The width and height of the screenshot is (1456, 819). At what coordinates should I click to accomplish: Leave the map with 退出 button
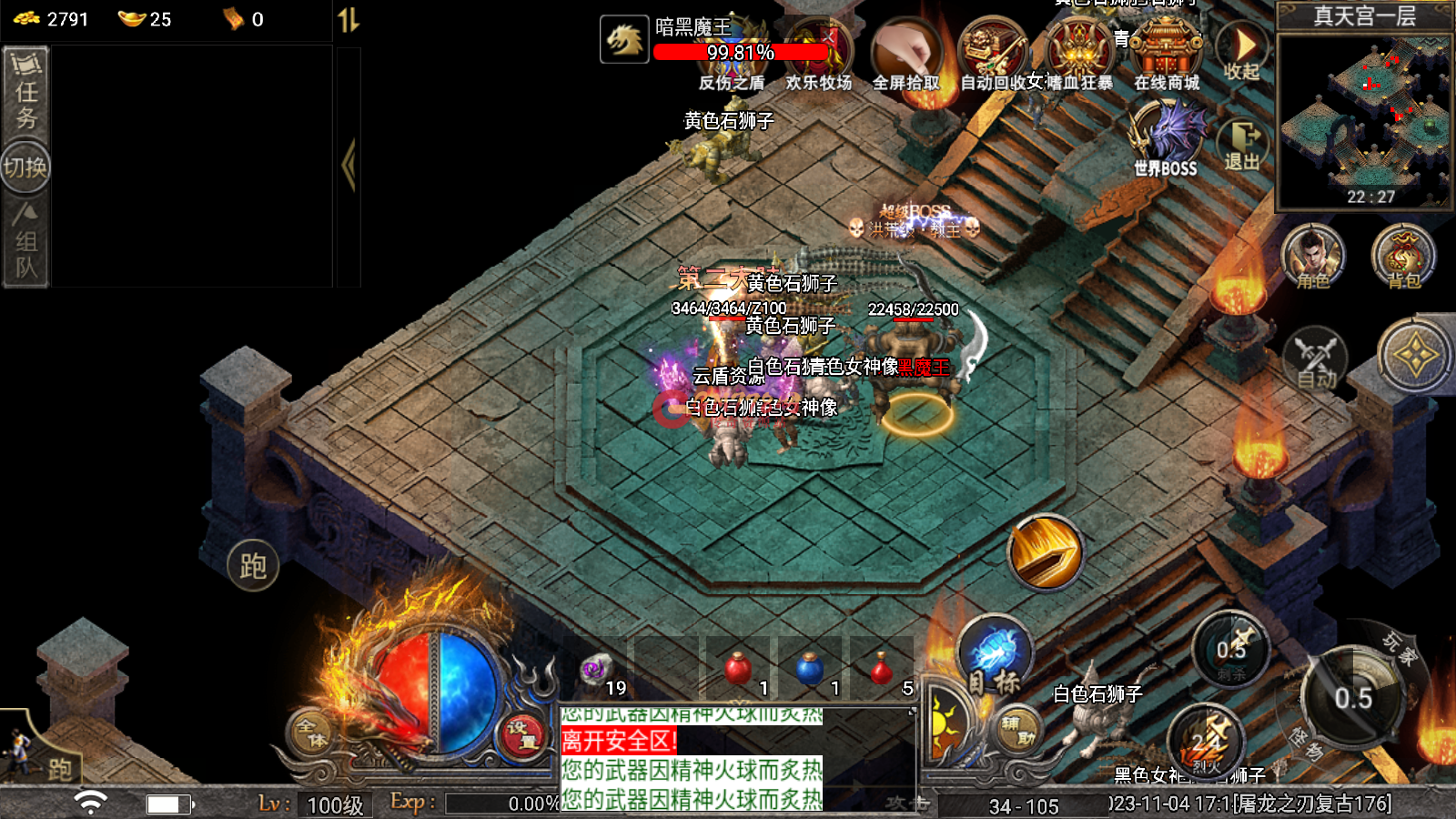[x=1242, y=144]
